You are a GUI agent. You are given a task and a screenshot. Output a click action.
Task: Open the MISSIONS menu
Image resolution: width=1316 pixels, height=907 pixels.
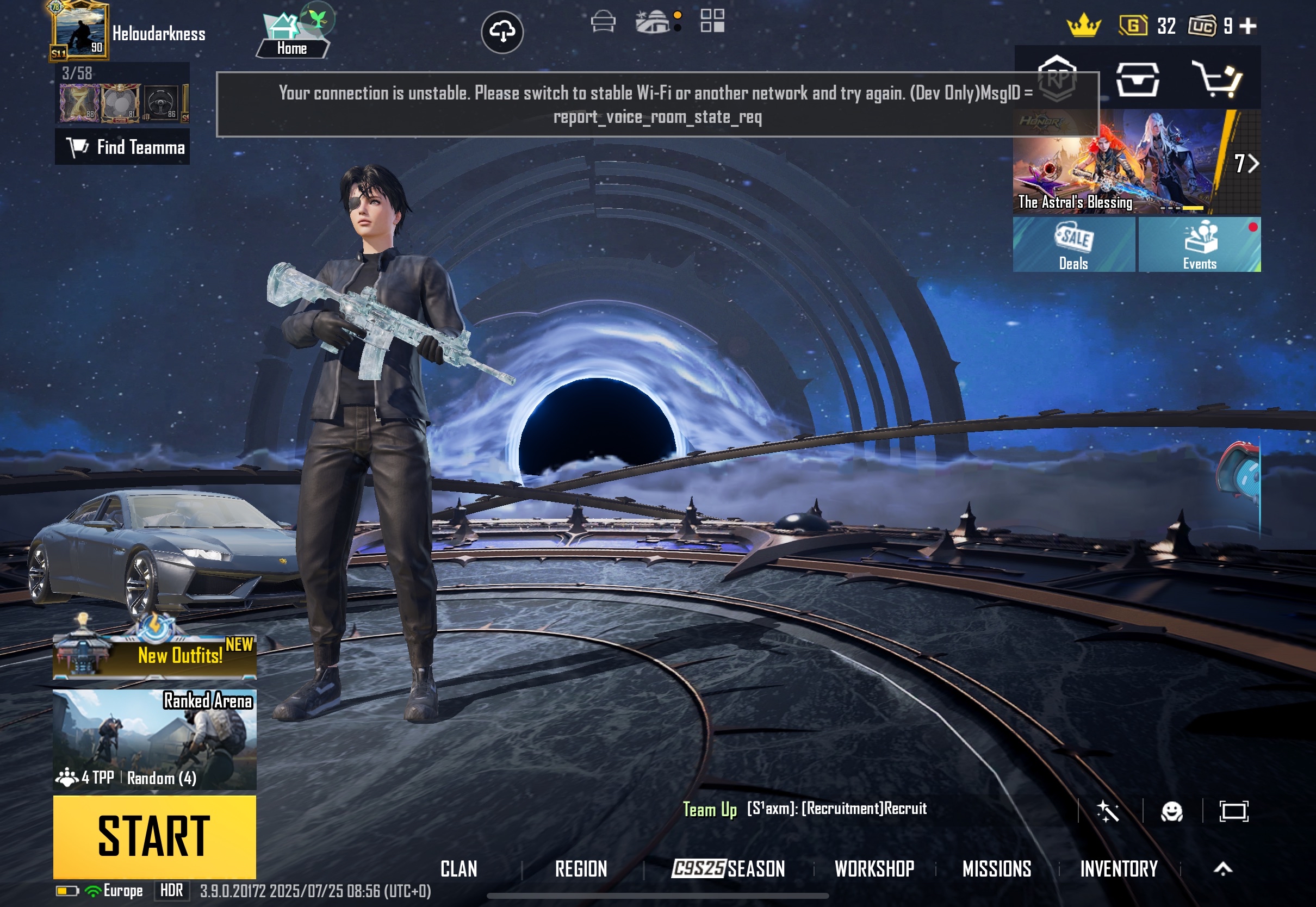[x=996, y=868]
